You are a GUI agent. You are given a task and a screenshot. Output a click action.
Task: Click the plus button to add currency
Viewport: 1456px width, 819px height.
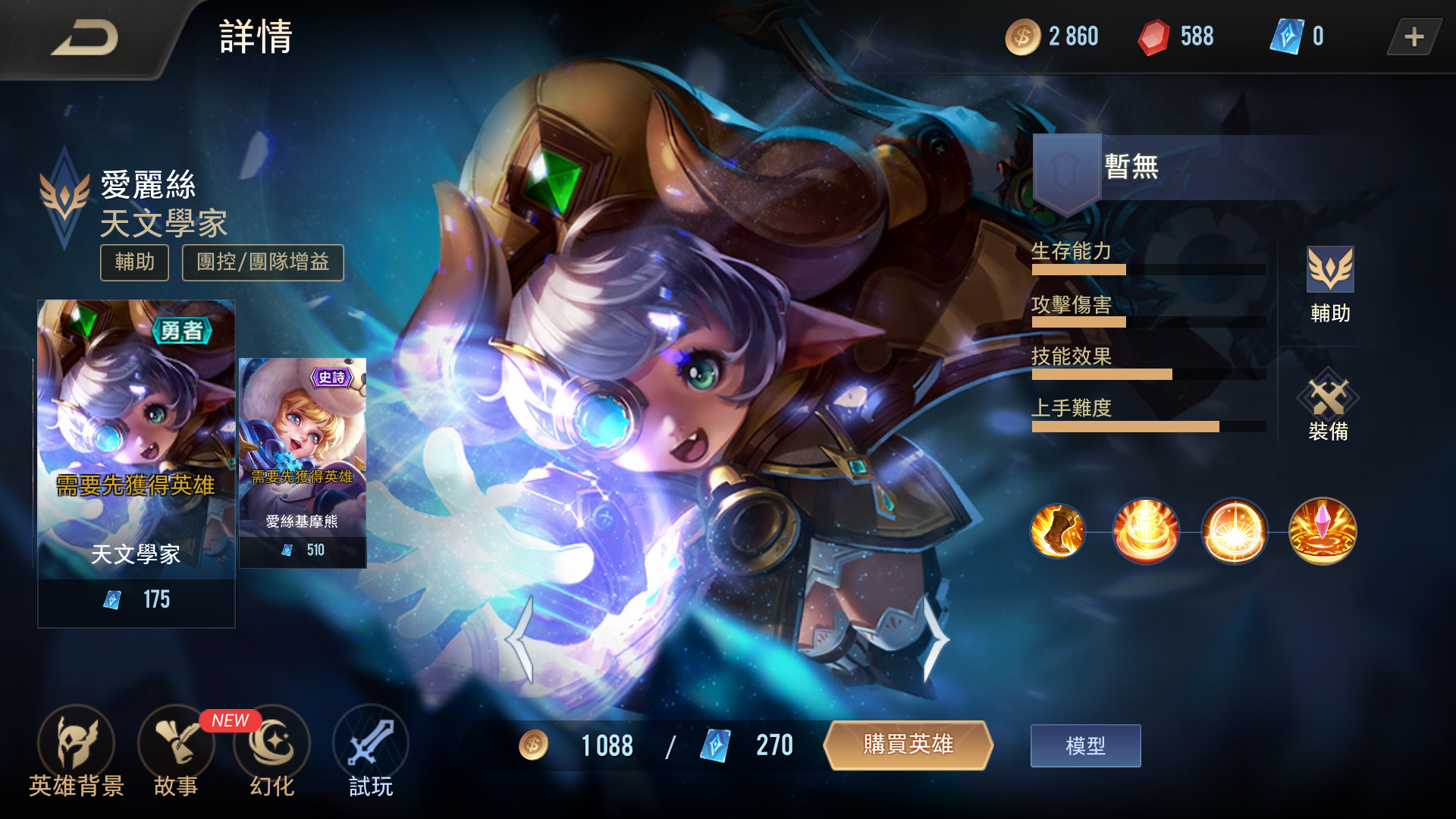point(1414,37)
